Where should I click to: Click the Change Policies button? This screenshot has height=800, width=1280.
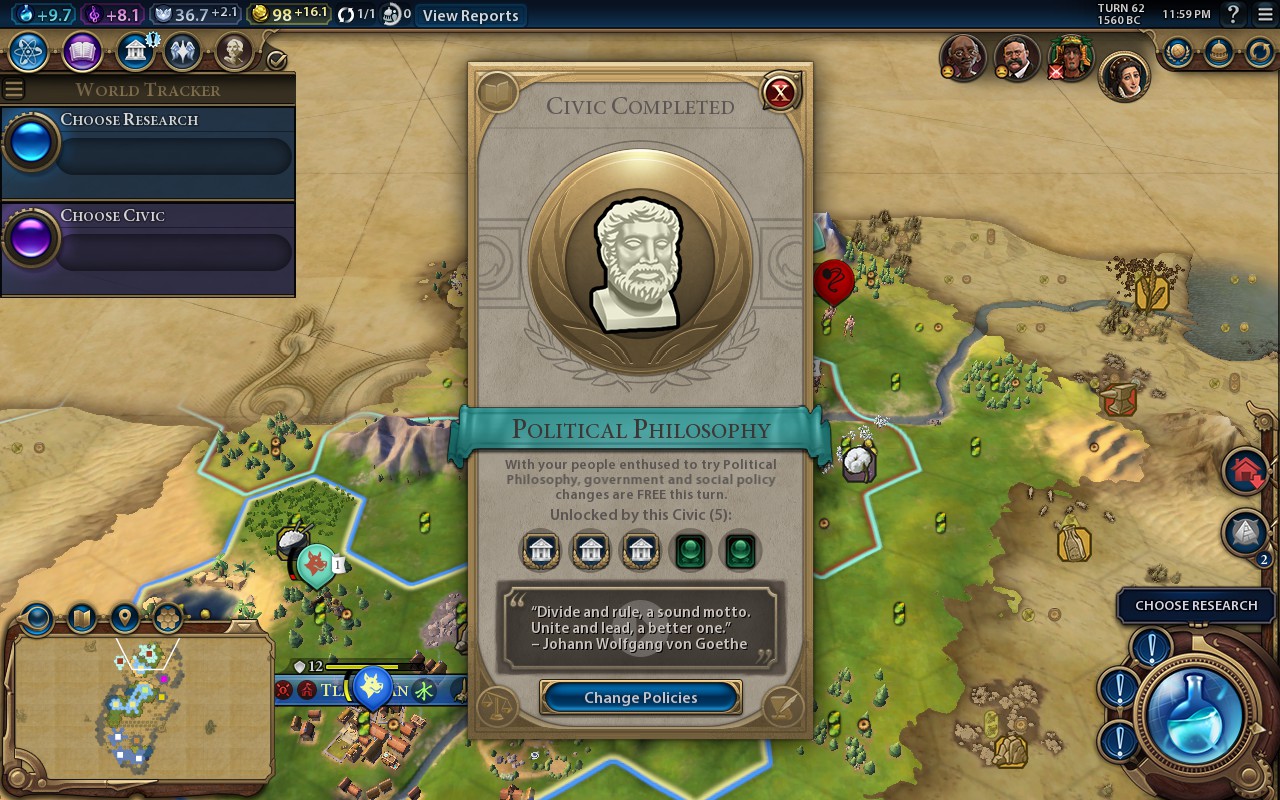coord(640,697)
